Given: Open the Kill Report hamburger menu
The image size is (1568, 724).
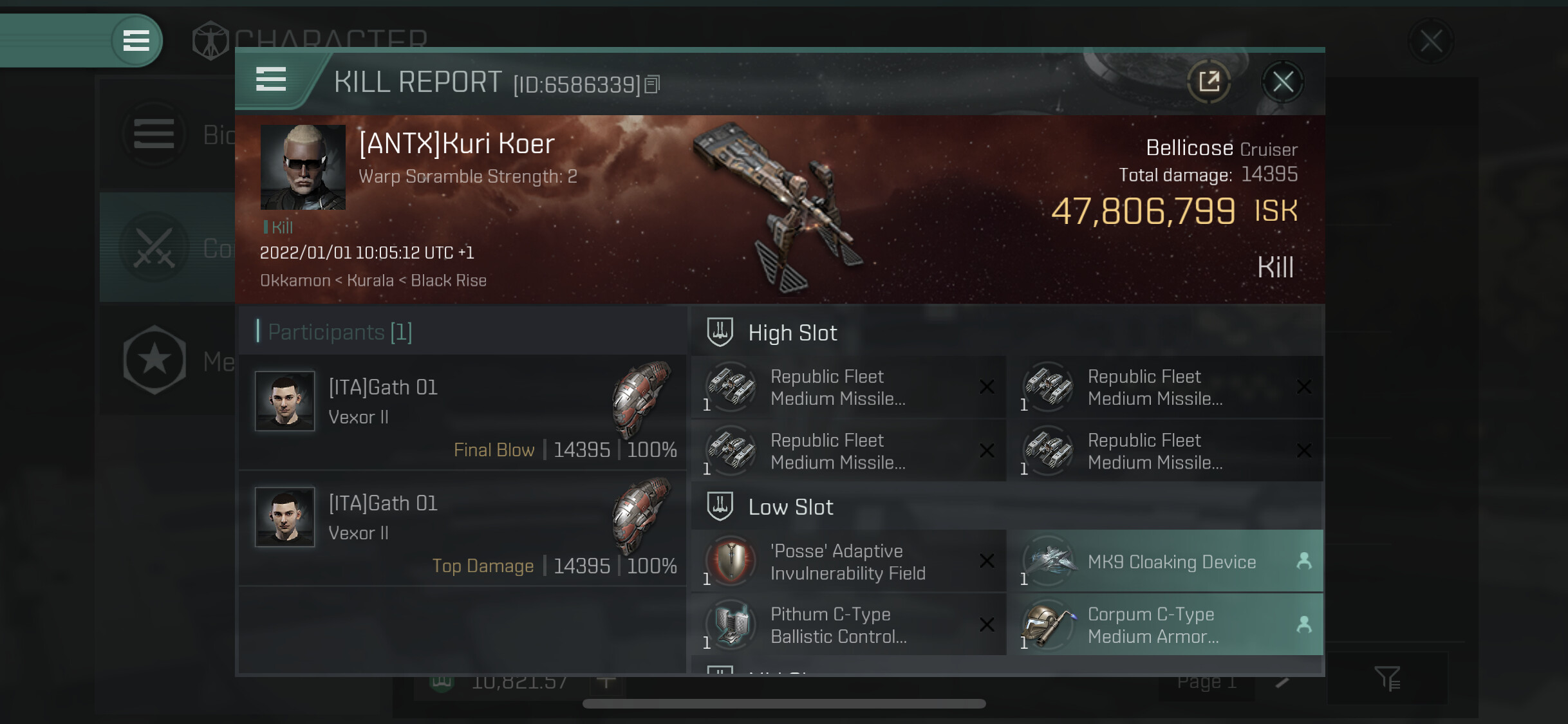Looking at the screenshot, I should pyautogui.click(x=271, y=80).
